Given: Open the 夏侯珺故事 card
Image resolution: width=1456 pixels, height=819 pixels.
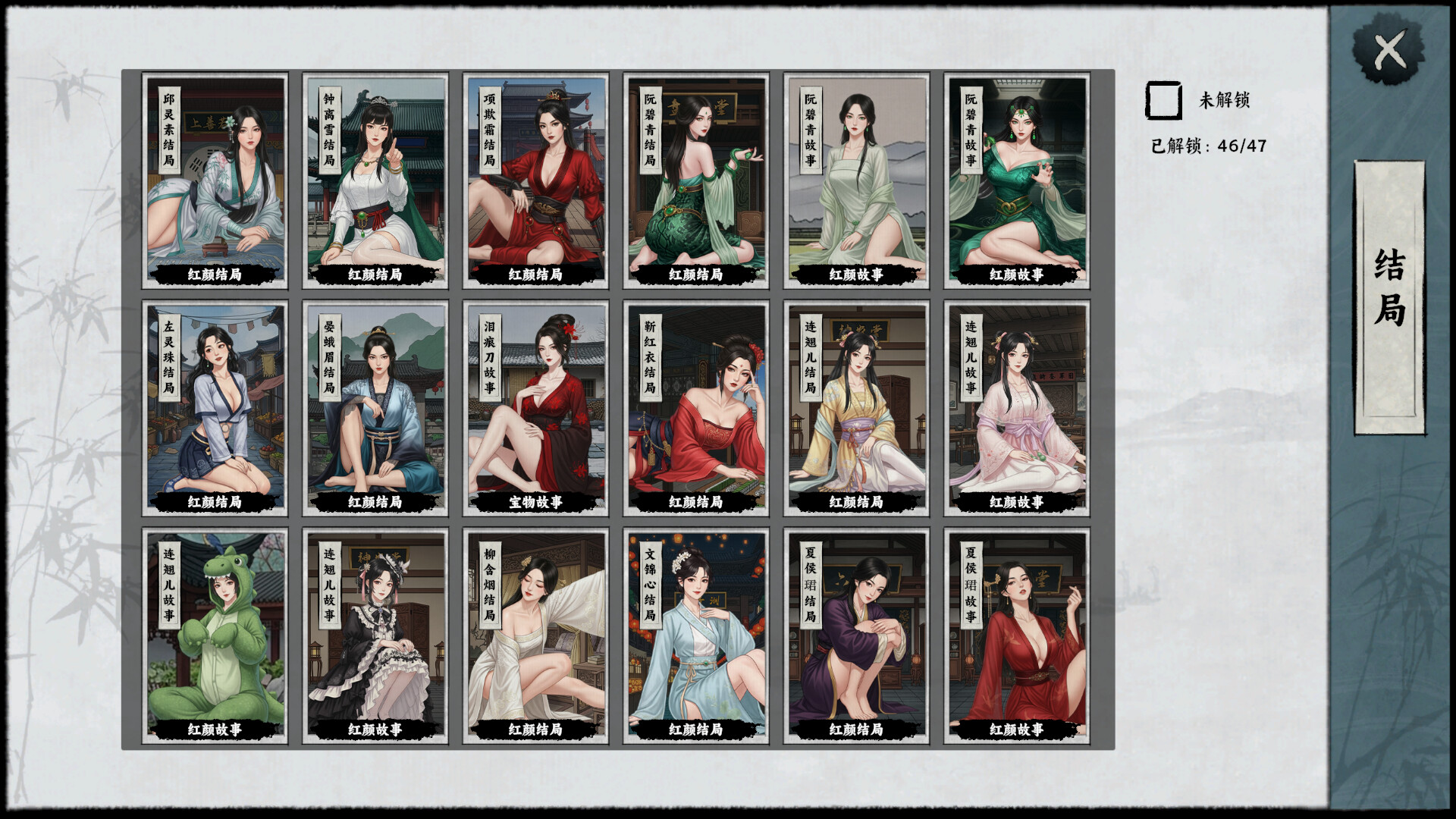Looking at the screenshot, I should [1016, 635].
